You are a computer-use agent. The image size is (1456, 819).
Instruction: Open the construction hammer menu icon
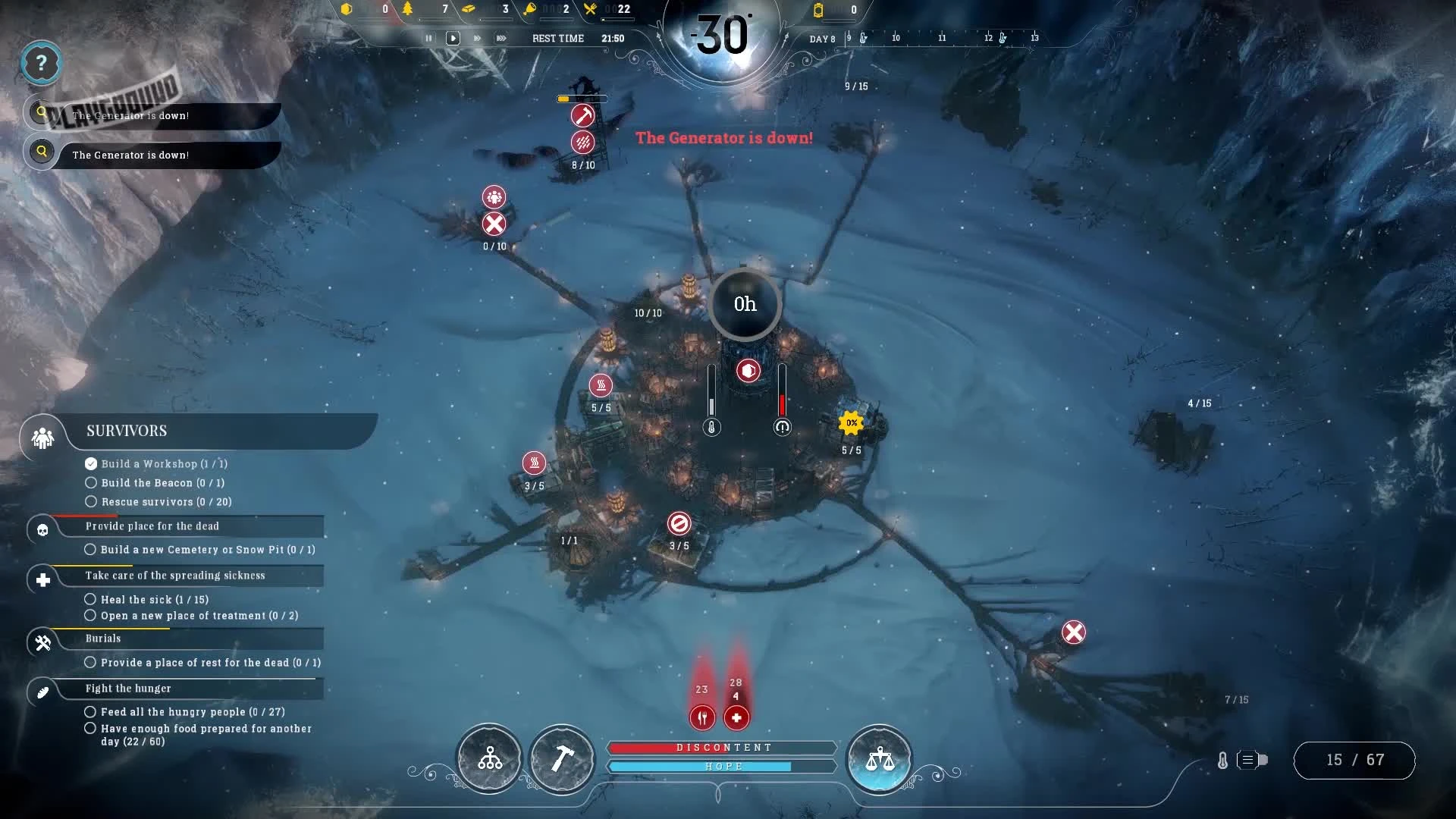tap(562, 759)
